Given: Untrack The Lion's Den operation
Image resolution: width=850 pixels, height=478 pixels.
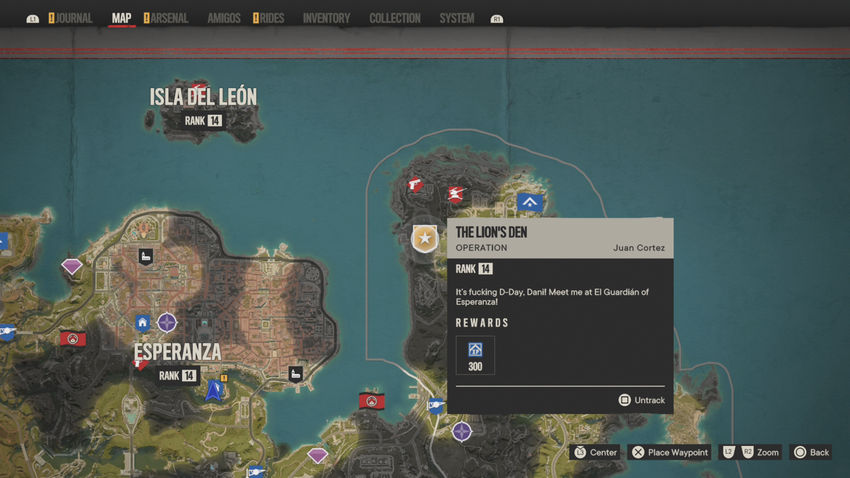Looking at the screenshot, I should (641, 400).
